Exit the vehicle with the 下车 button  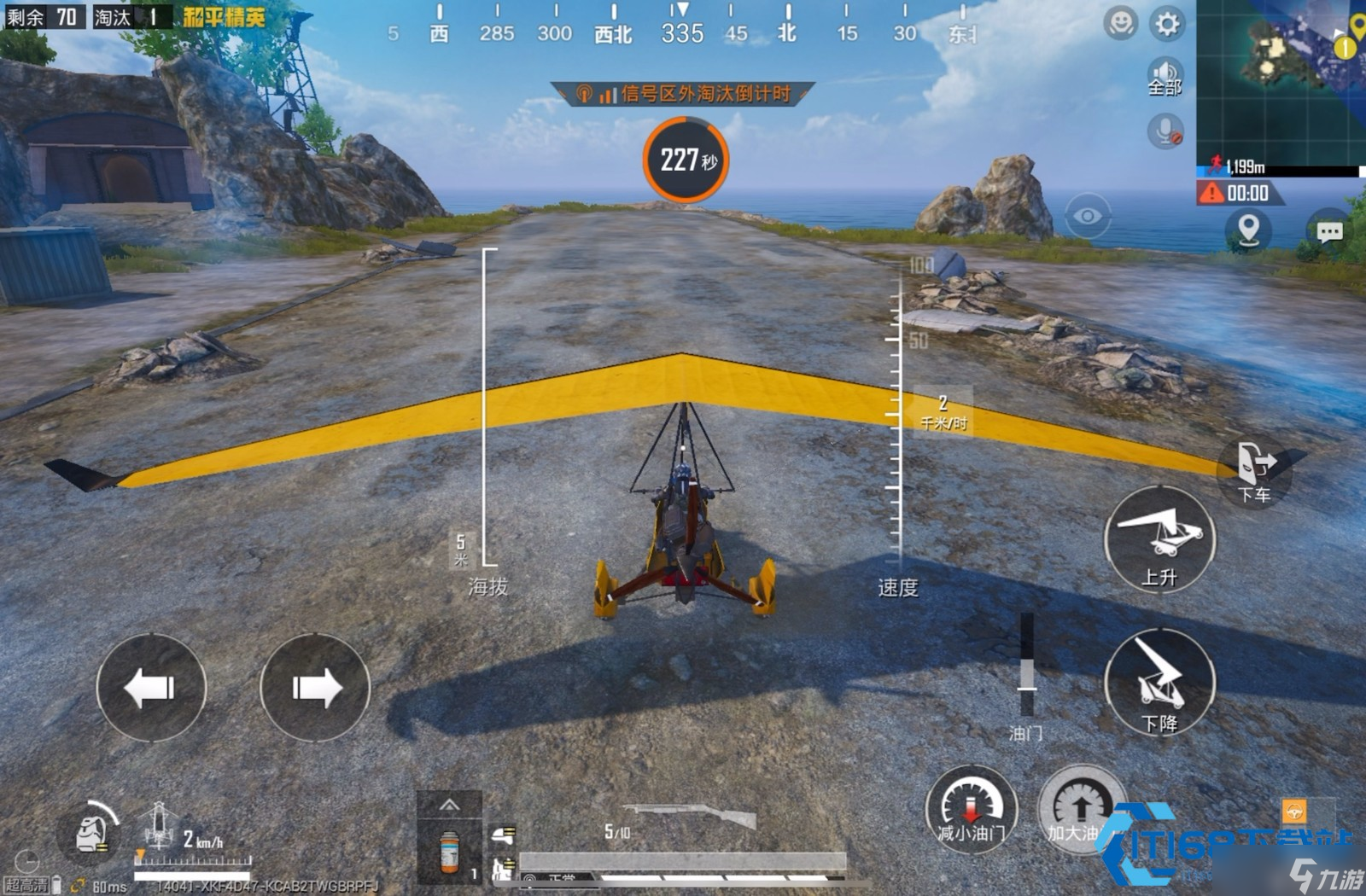pos(1255,470)
